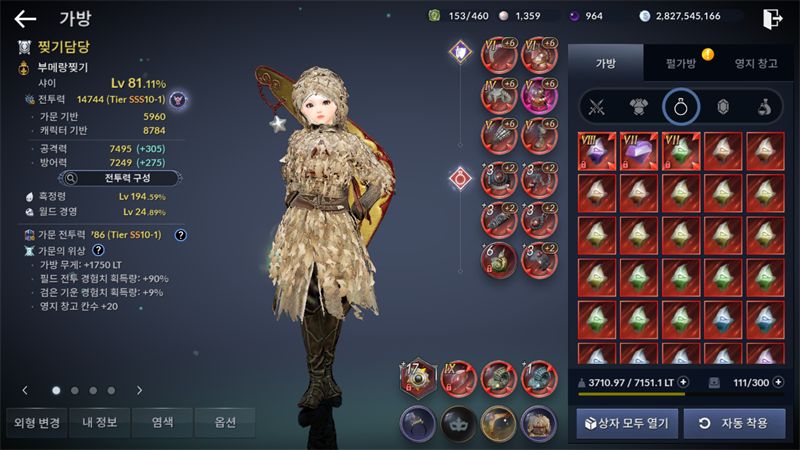This screenshot has height=450, width=800.
Task: Open the 내 정보 panel
Action: tap(98, 422)
